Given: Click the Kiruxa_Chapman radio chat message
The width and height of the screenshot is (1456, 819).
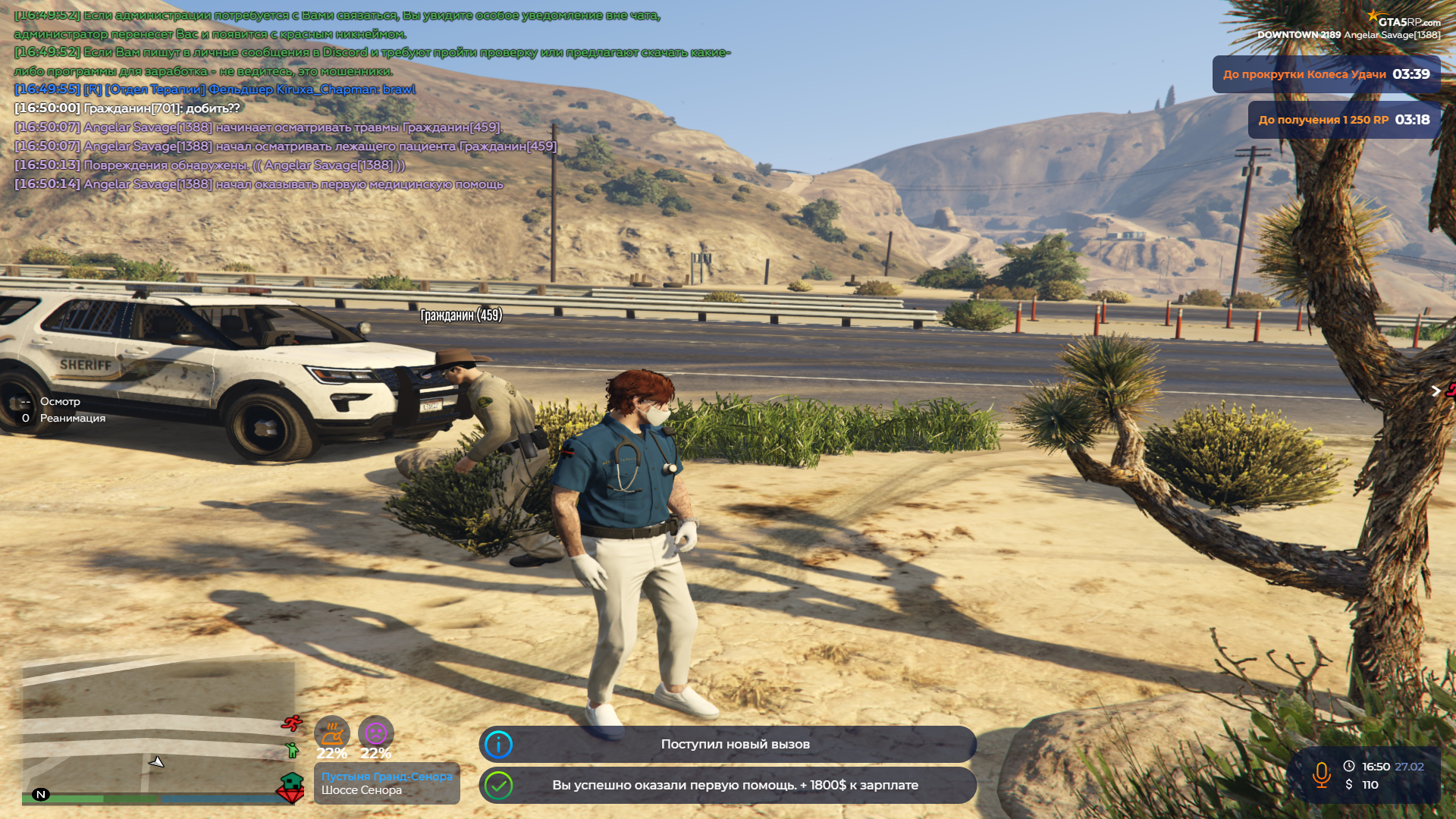Looking at the screenshot, I should (x=215, y=89).
